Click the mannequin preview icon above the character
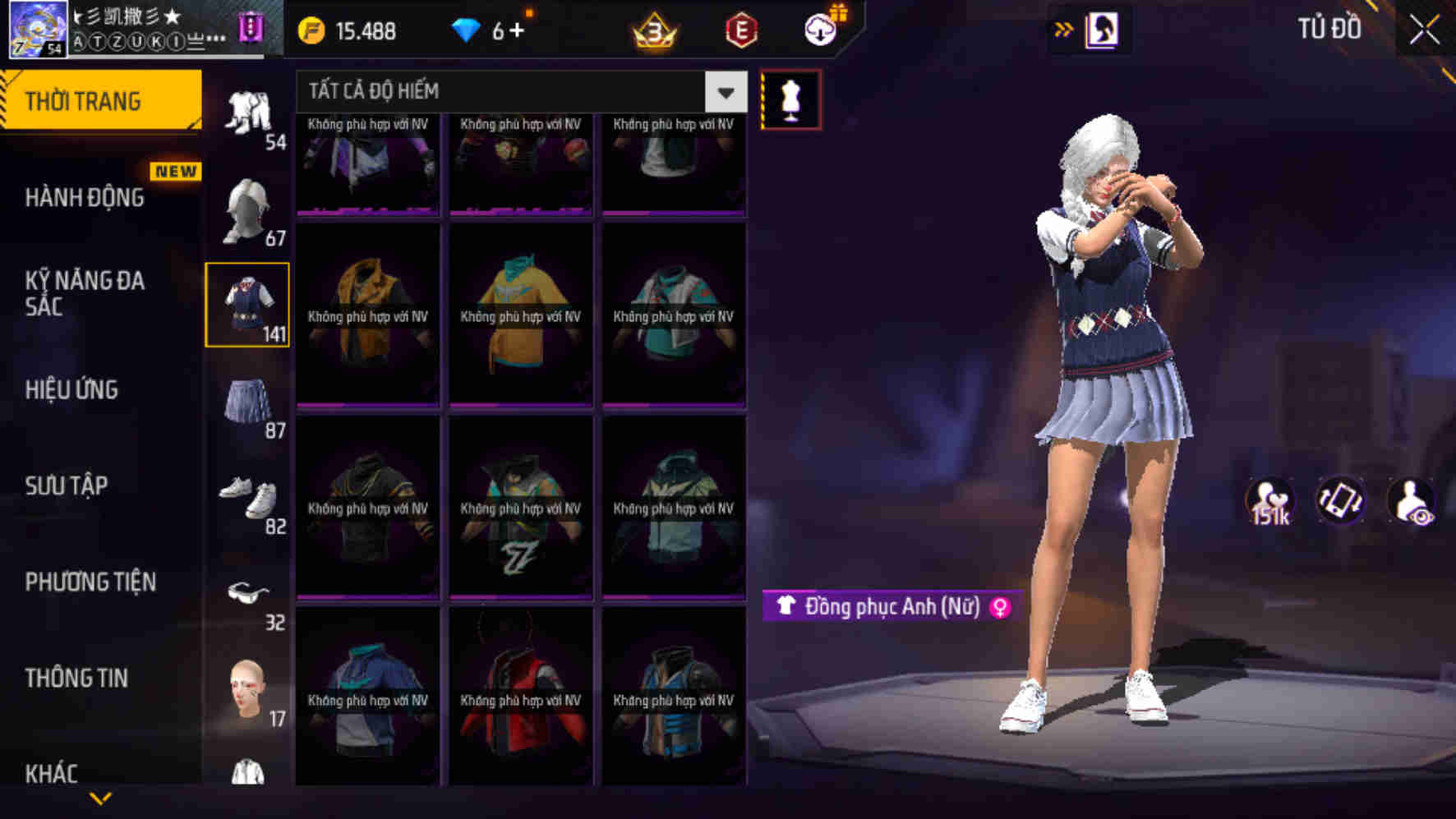Image resolution: width=1456 pixels, height=819 pixels. [790, 98]
